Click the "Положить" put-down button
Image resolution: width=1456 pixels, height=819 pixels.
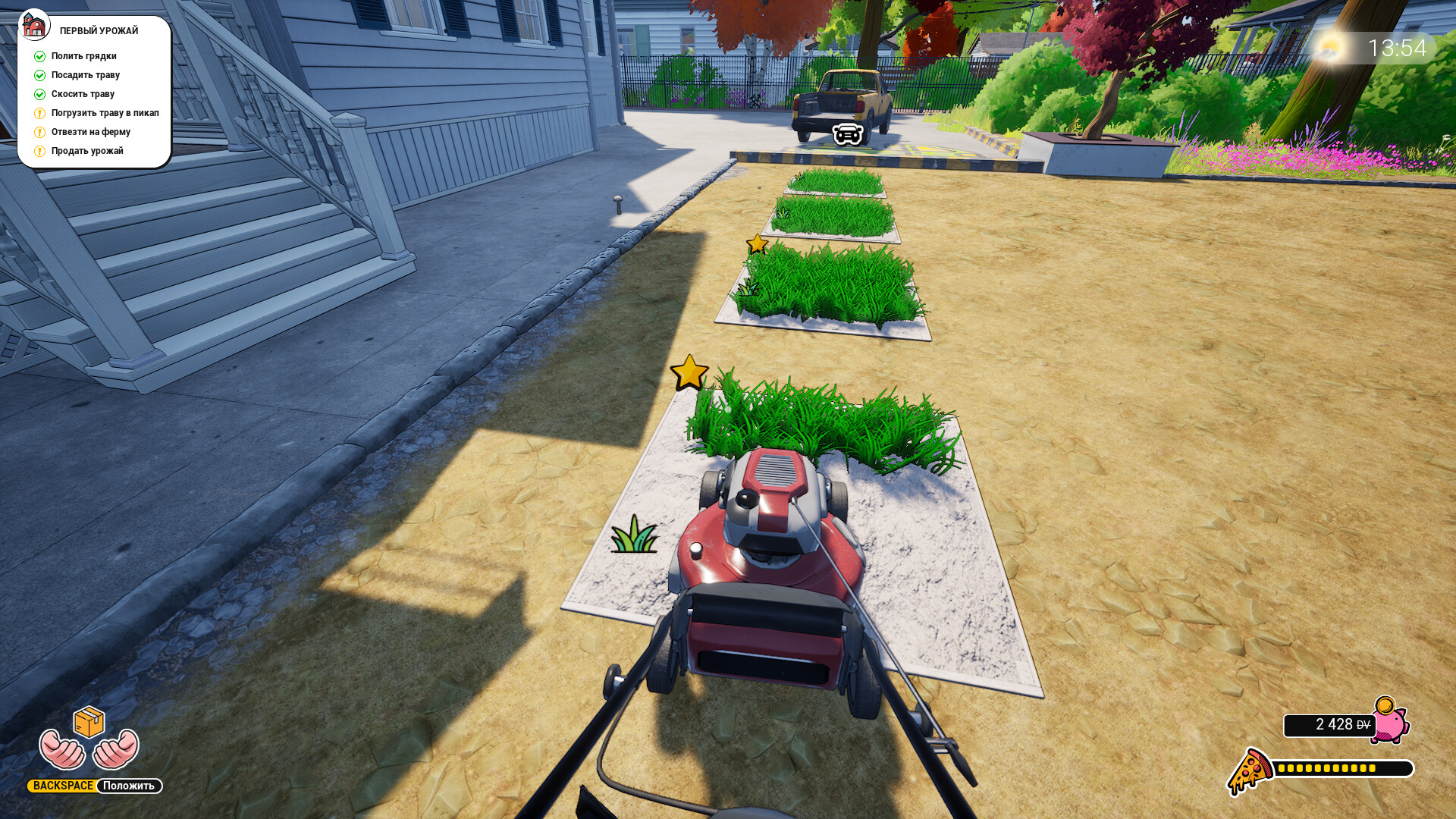129,786
